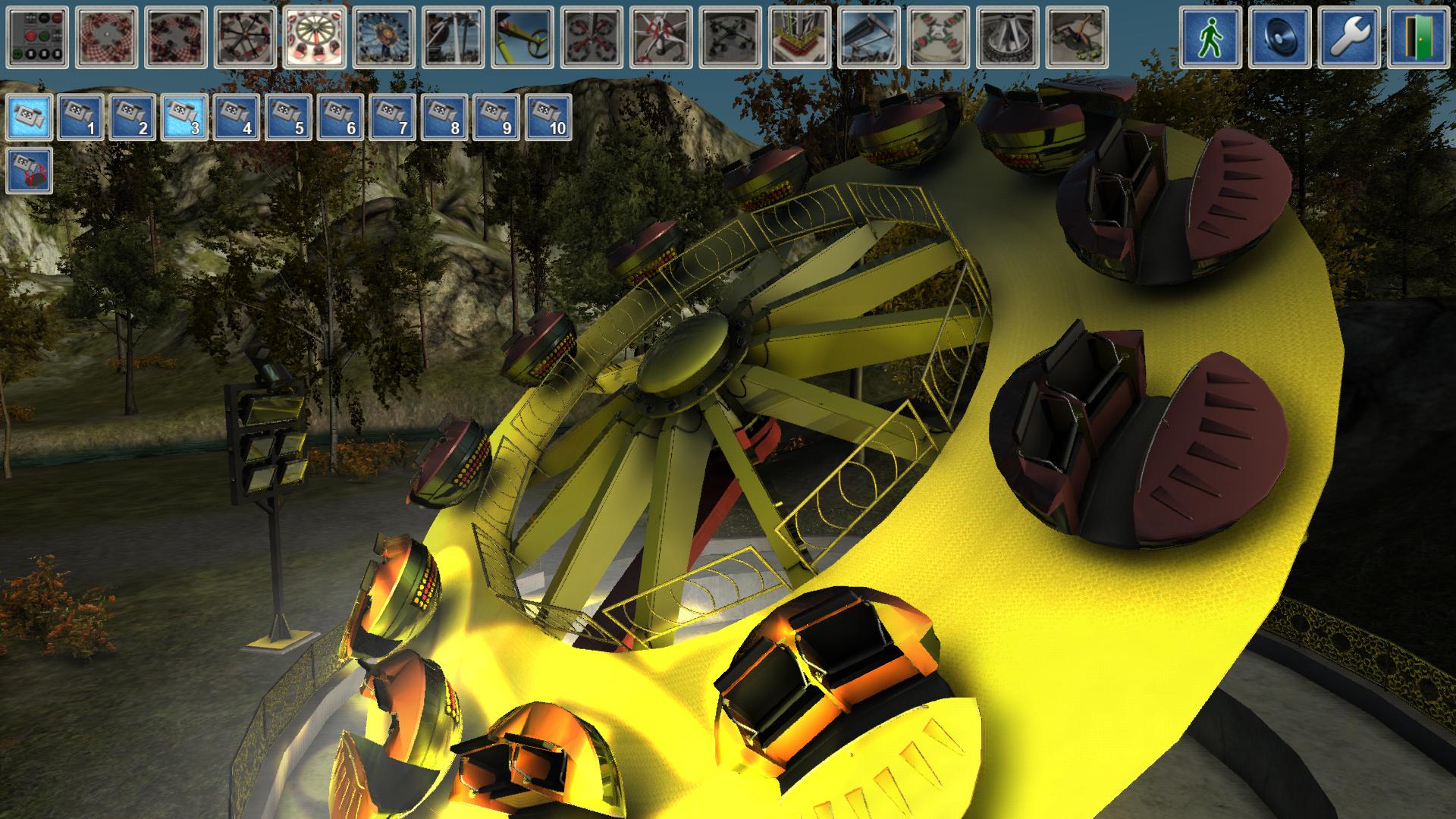Switch to camera 9

coord(497,118)
